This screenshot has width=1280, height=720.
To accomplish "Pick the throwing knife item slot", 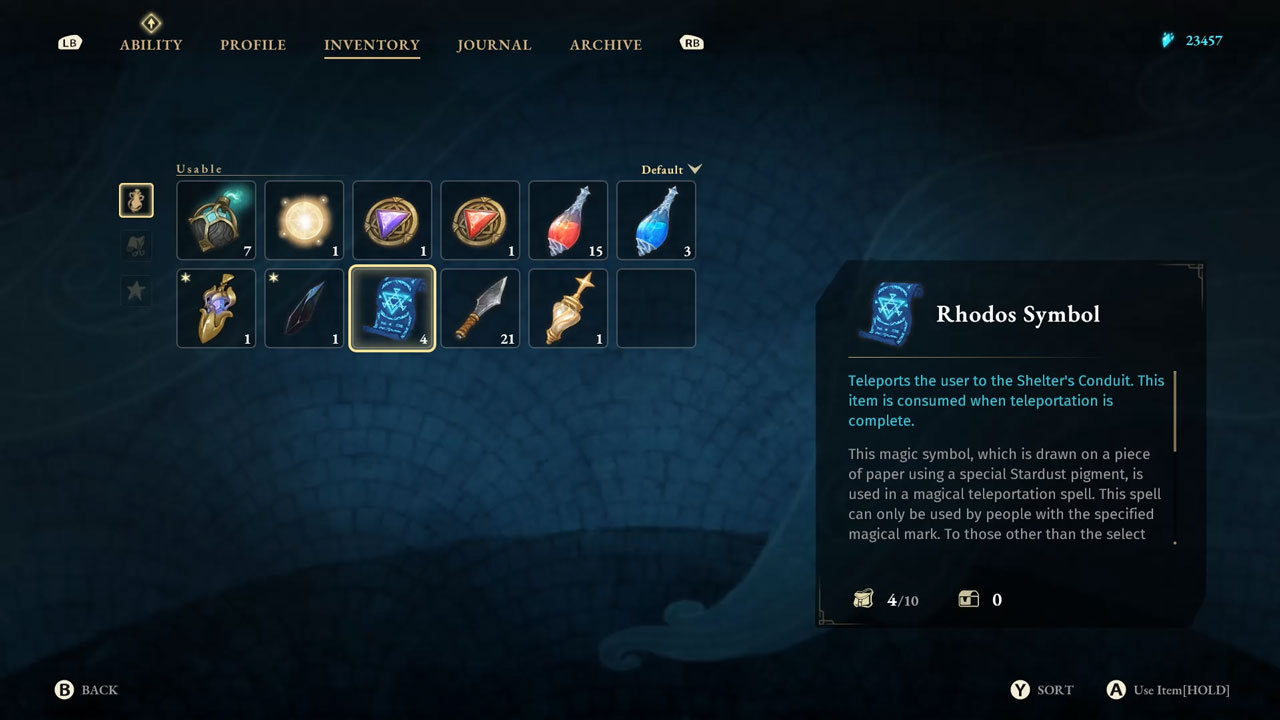I will pos(480,308).
